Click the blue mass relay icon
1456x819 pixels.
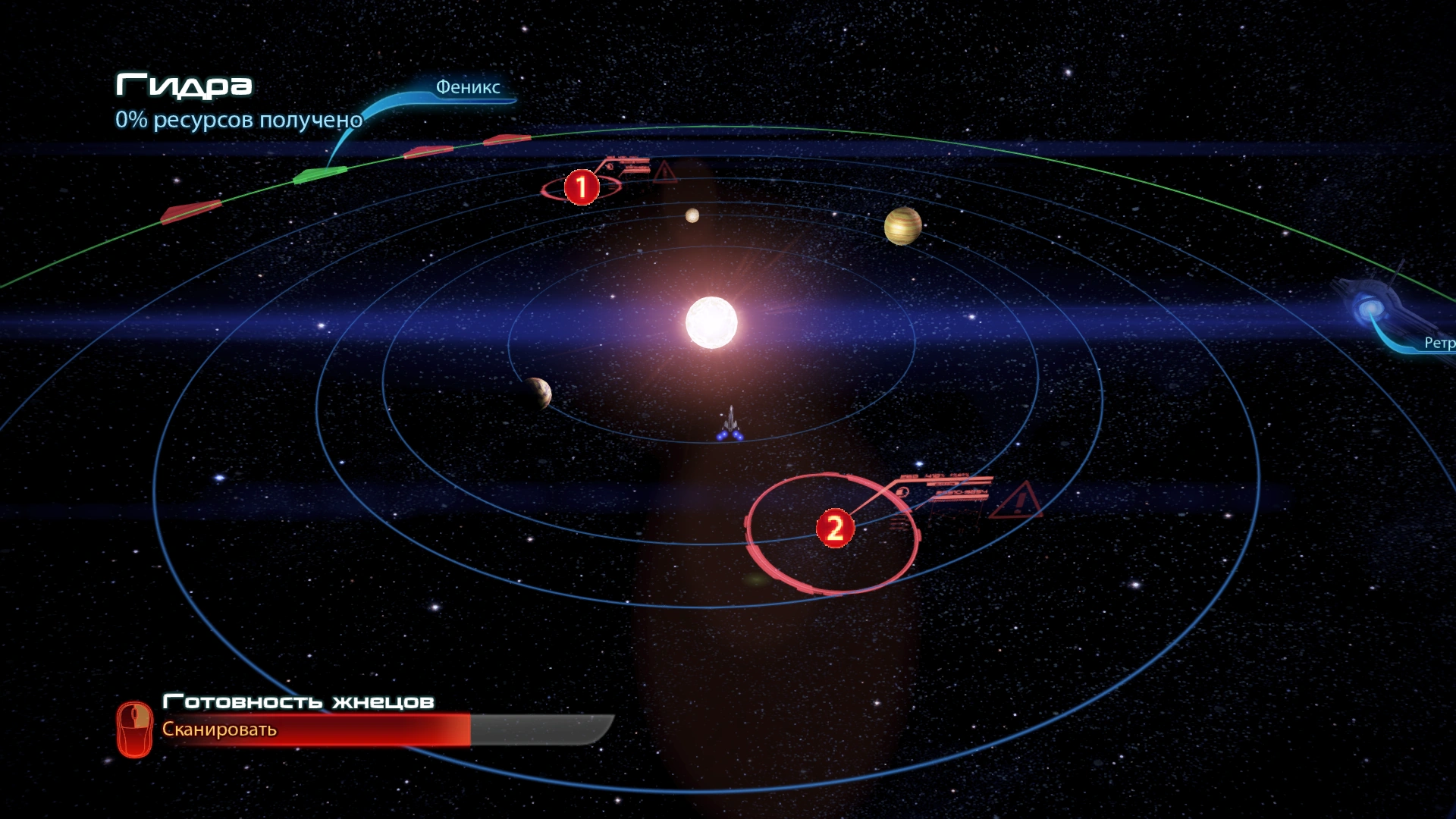pyautogui.click(x=1370, y=308)
